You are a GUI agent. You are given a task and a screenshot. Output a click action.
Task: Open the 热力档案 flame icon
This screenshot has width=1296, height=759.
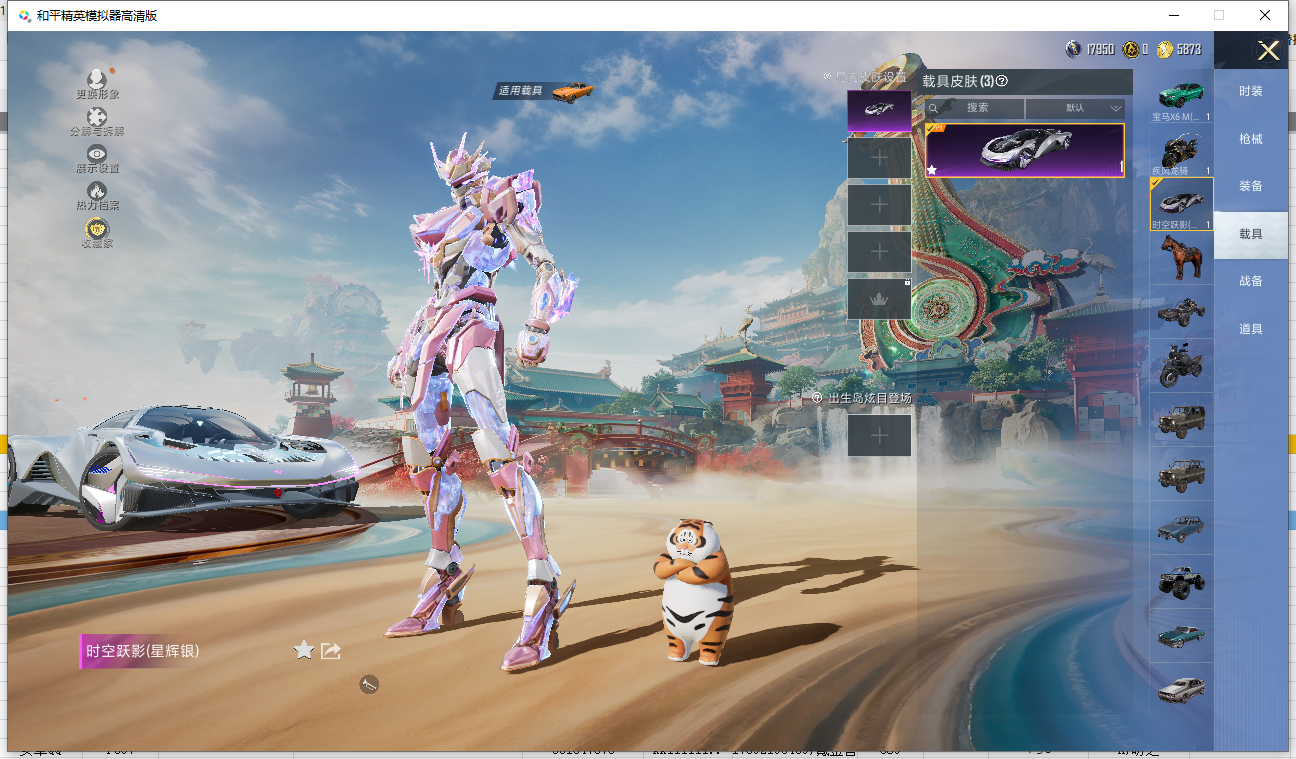97,191
